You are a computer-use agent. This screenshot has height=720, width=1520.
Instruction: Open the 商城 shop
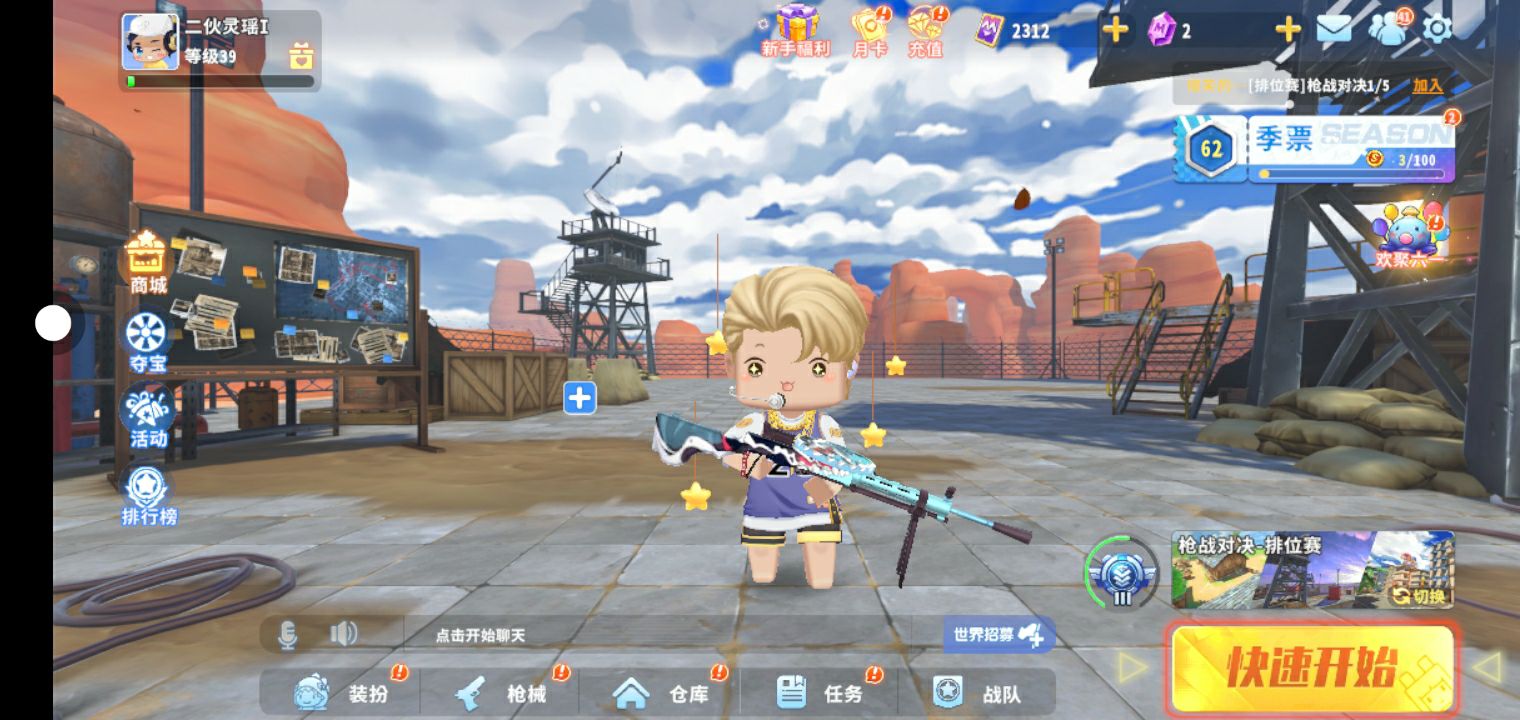[x=147, y=263]
